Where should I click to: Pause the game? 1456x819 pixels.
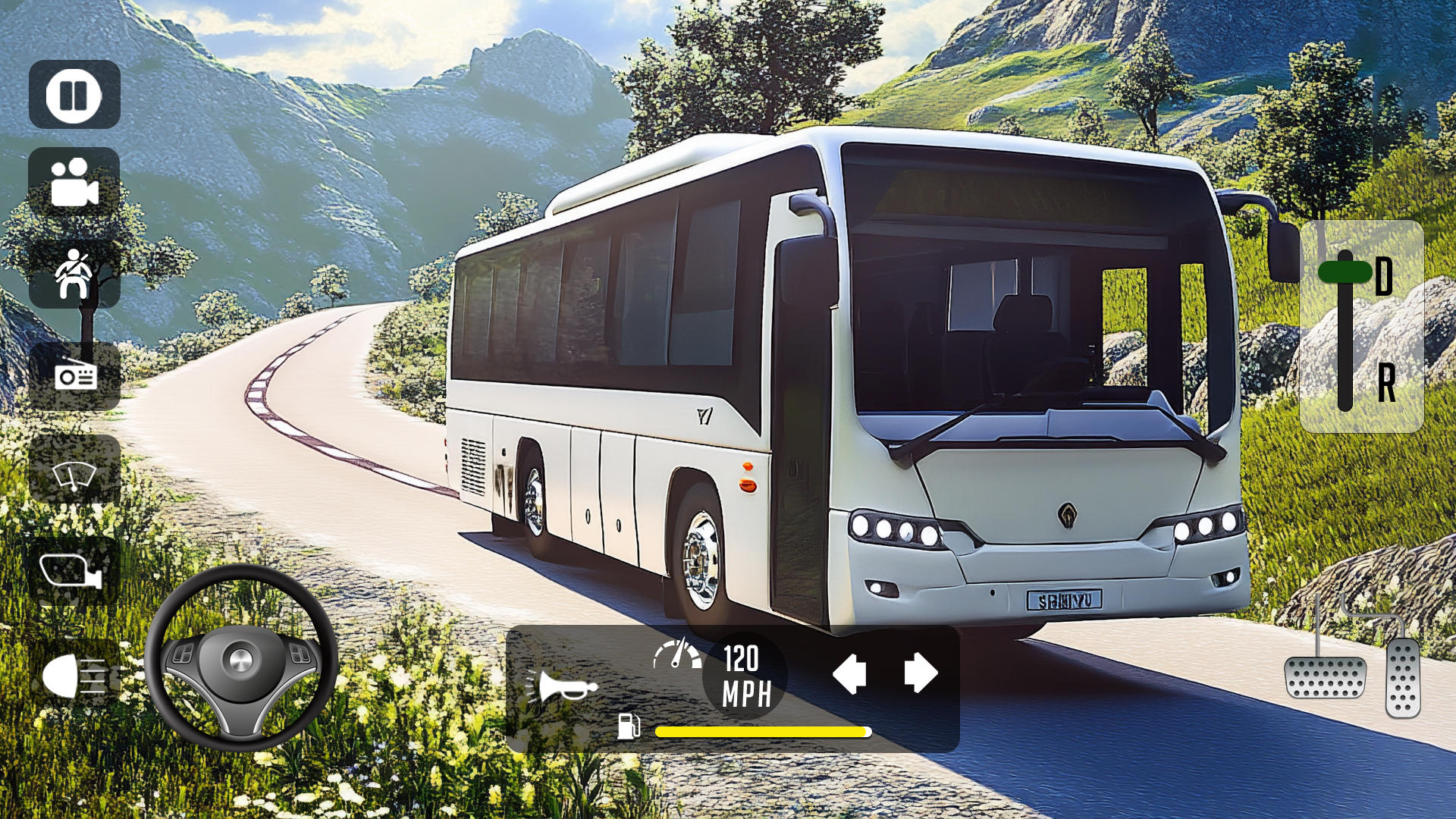pyautogui.click(x=74, y=93)
